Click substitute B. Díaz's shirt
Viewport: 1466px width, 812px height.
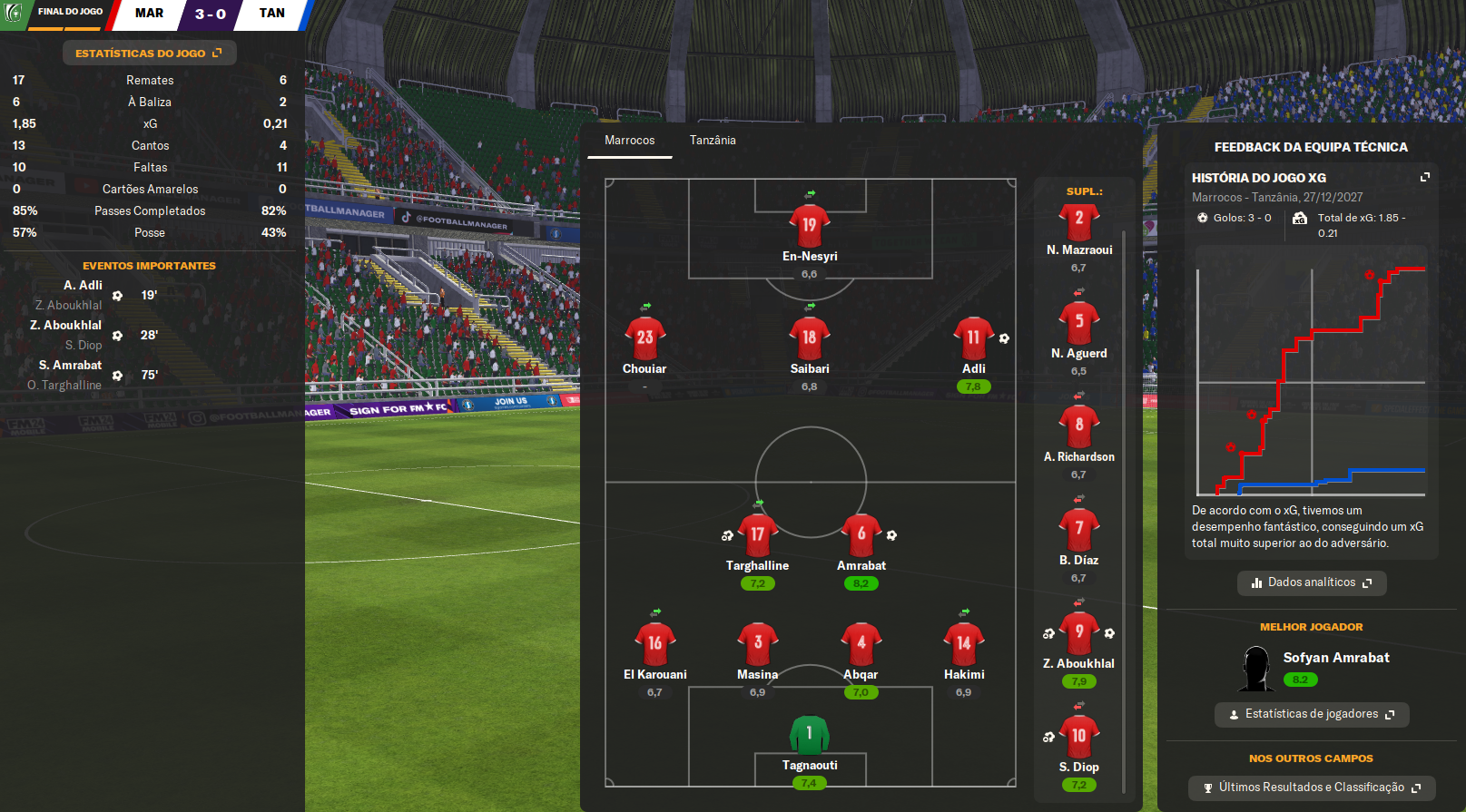point(1078,529)
